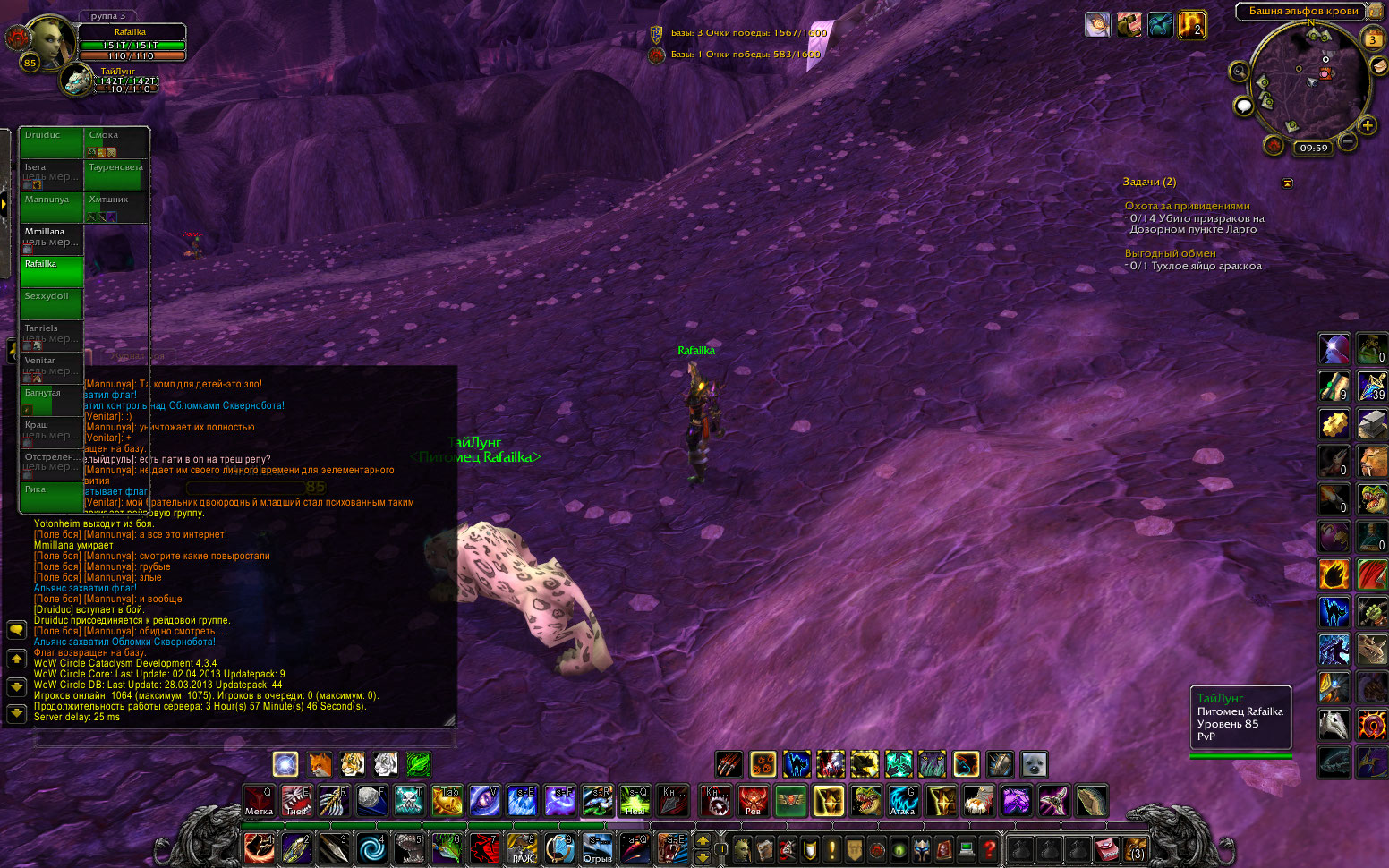
Task: Select the fox aspect icon
Action: coord(320,764)
